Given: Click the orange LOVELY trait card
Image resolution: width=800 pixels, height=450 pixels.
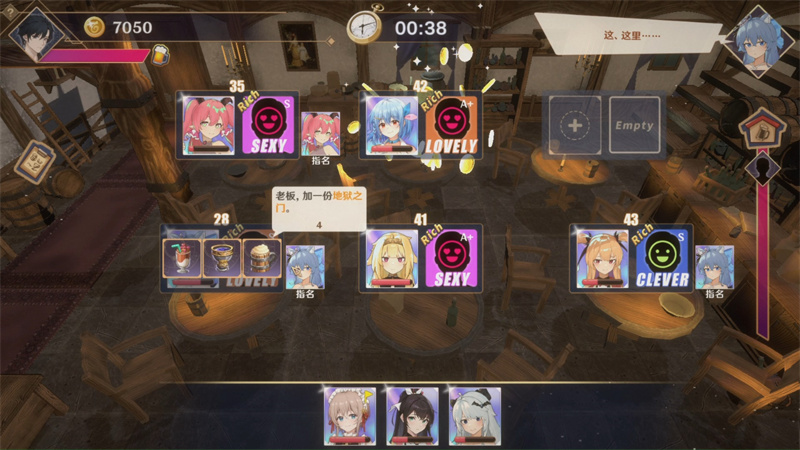Looking at the screenshot, I should click(x=452, y=126).
